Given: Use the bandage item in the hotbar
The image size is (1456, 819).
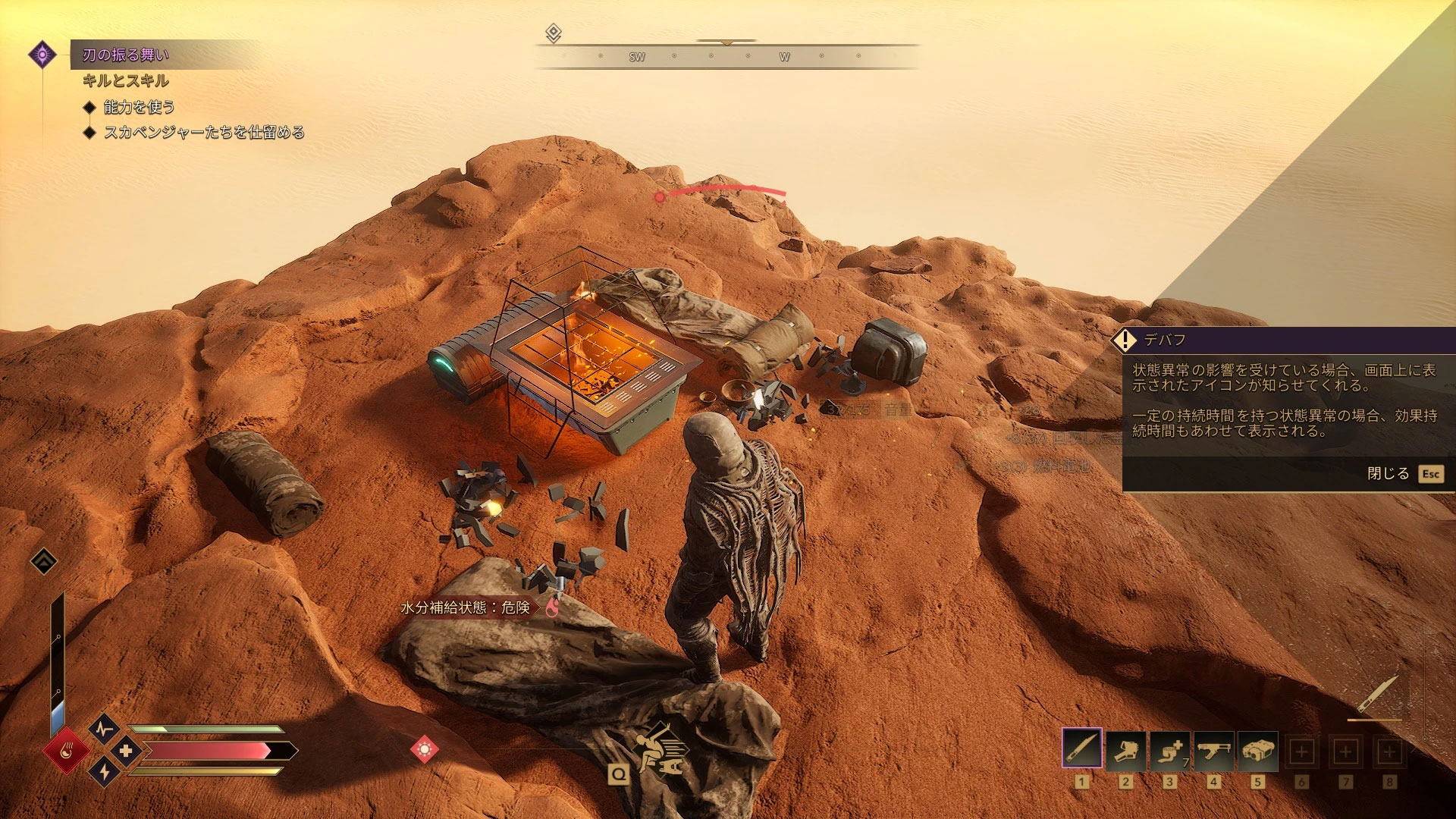Looking at the screenshot, I should pos(1170,751).
